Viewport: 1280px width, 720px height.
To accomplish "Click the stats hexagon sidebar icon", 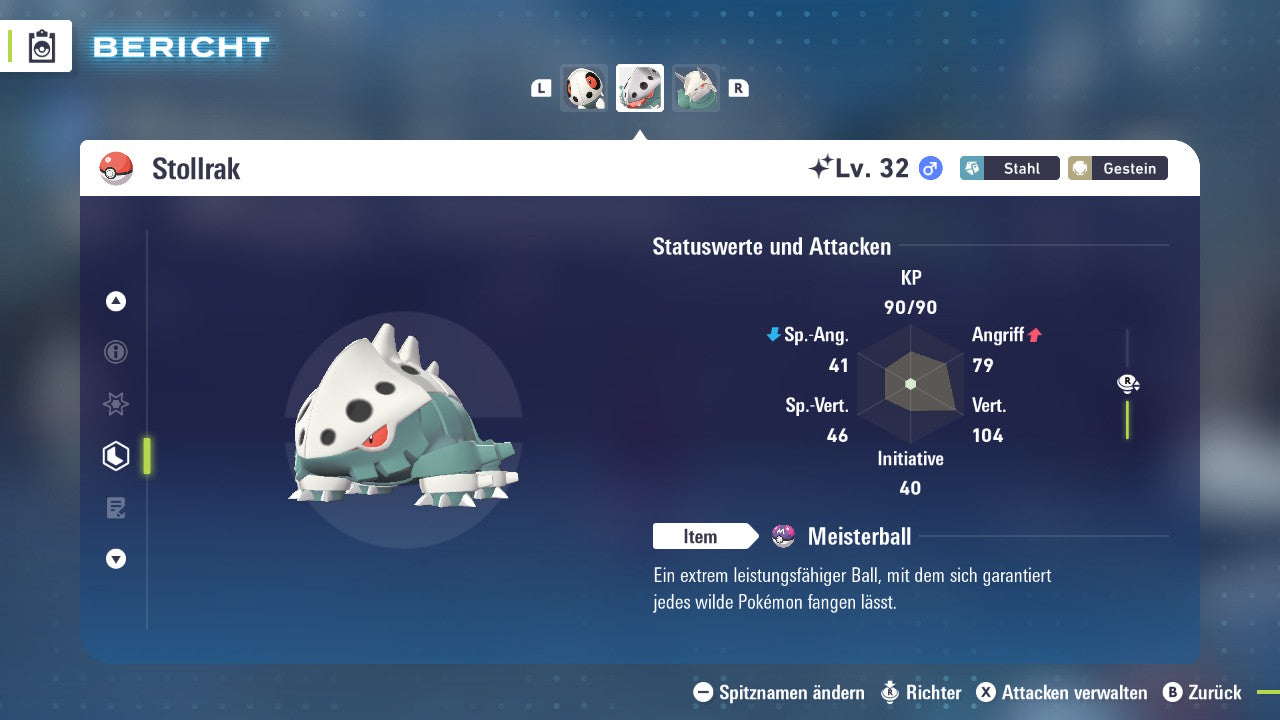I will [x=115, y=455].
